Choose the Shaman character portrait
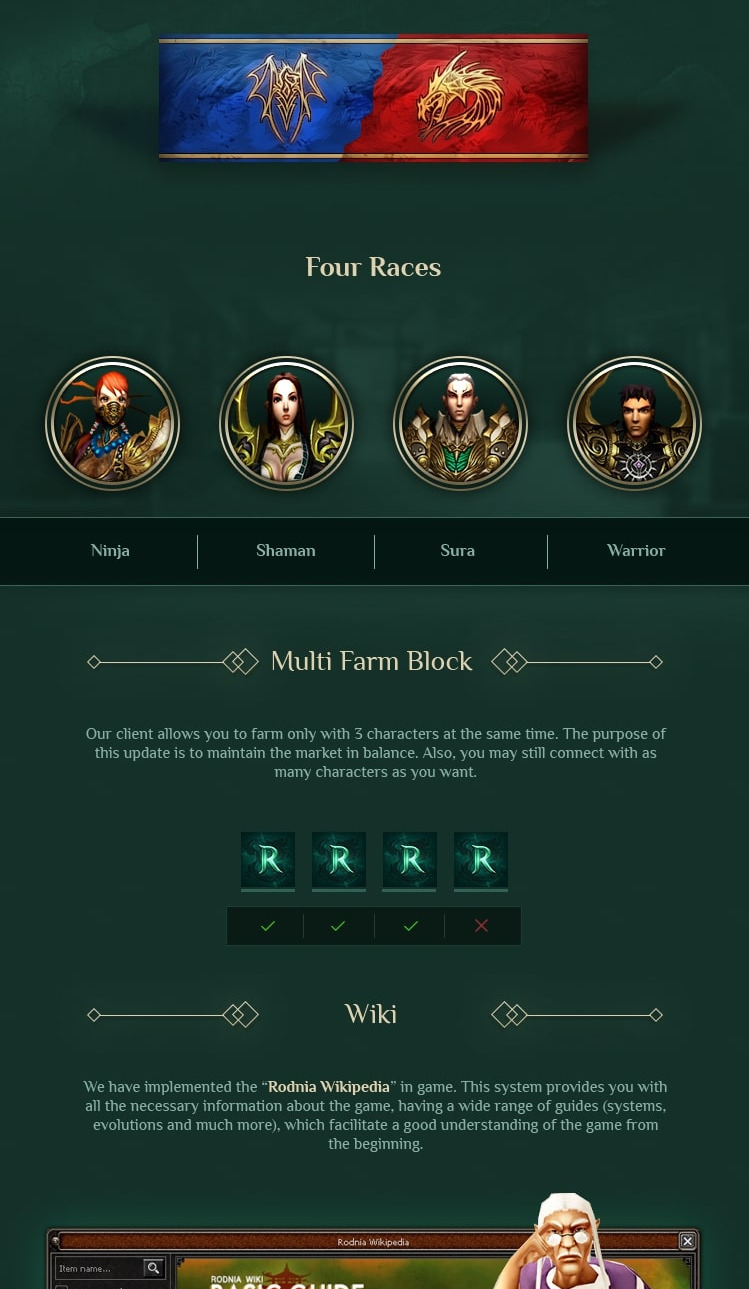 pos(287,424)
